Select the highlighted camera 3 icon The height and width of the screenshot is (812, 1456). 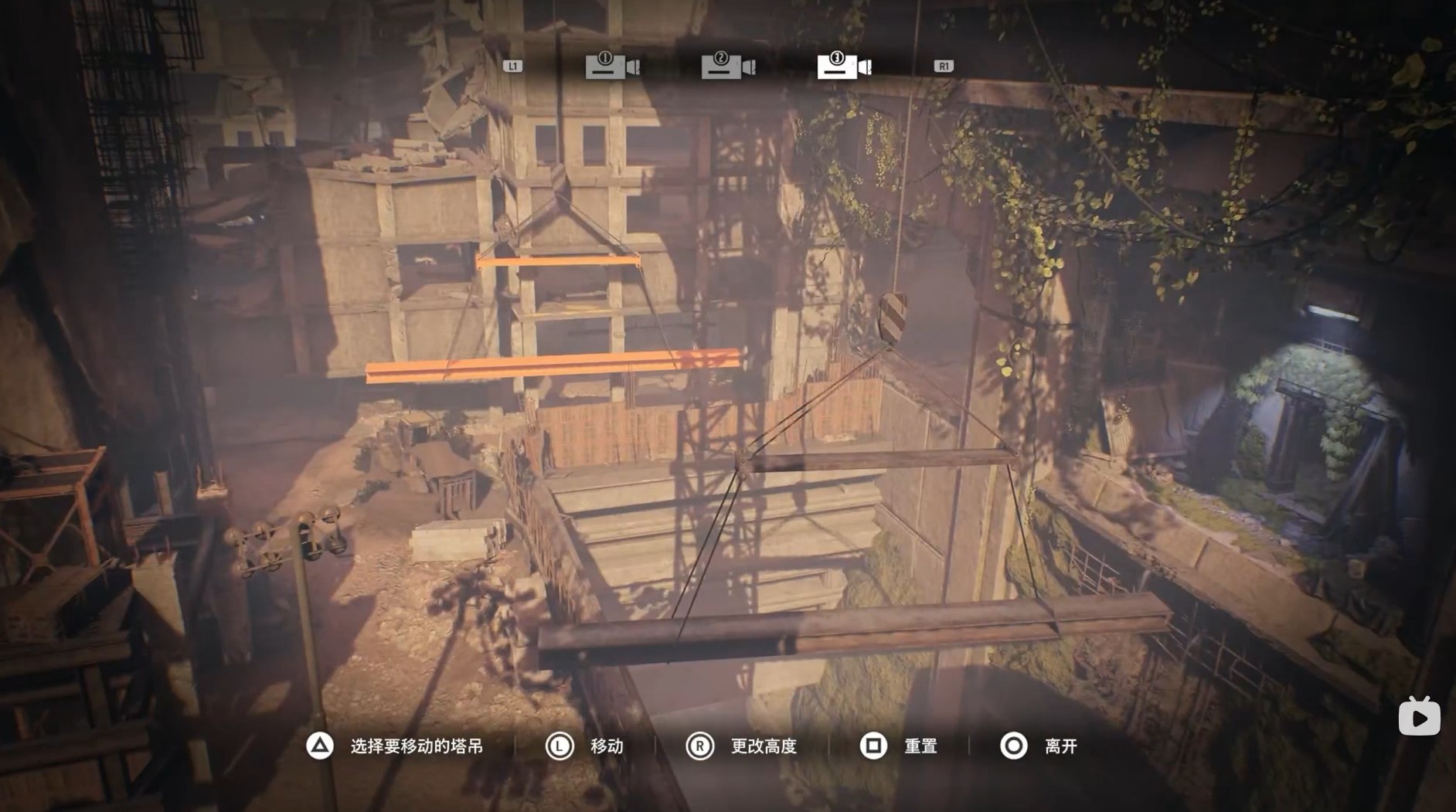(844, 66)
